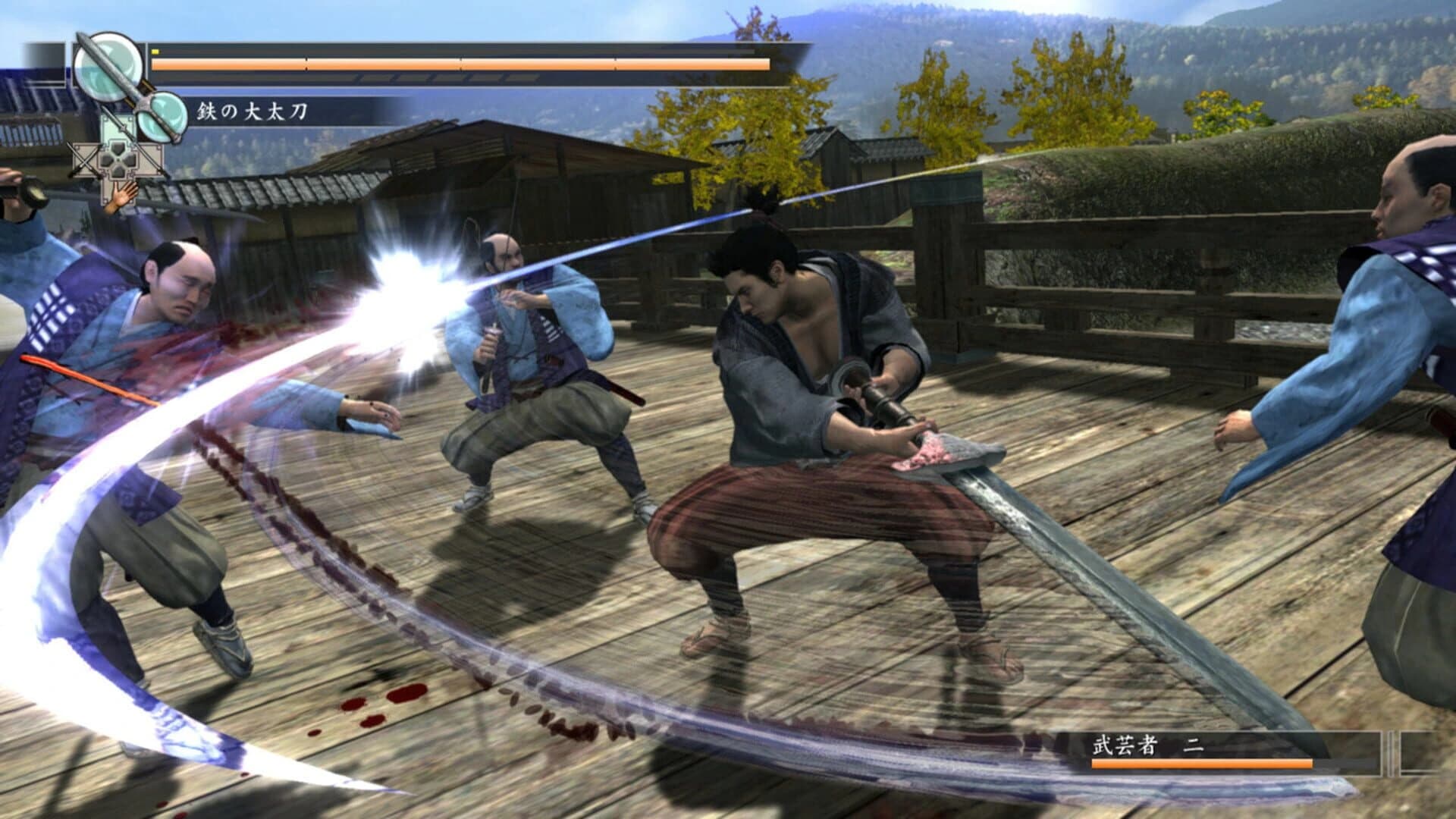
Task: Select the D-pad controller indicator icon
Action: [x=119, y=161]
